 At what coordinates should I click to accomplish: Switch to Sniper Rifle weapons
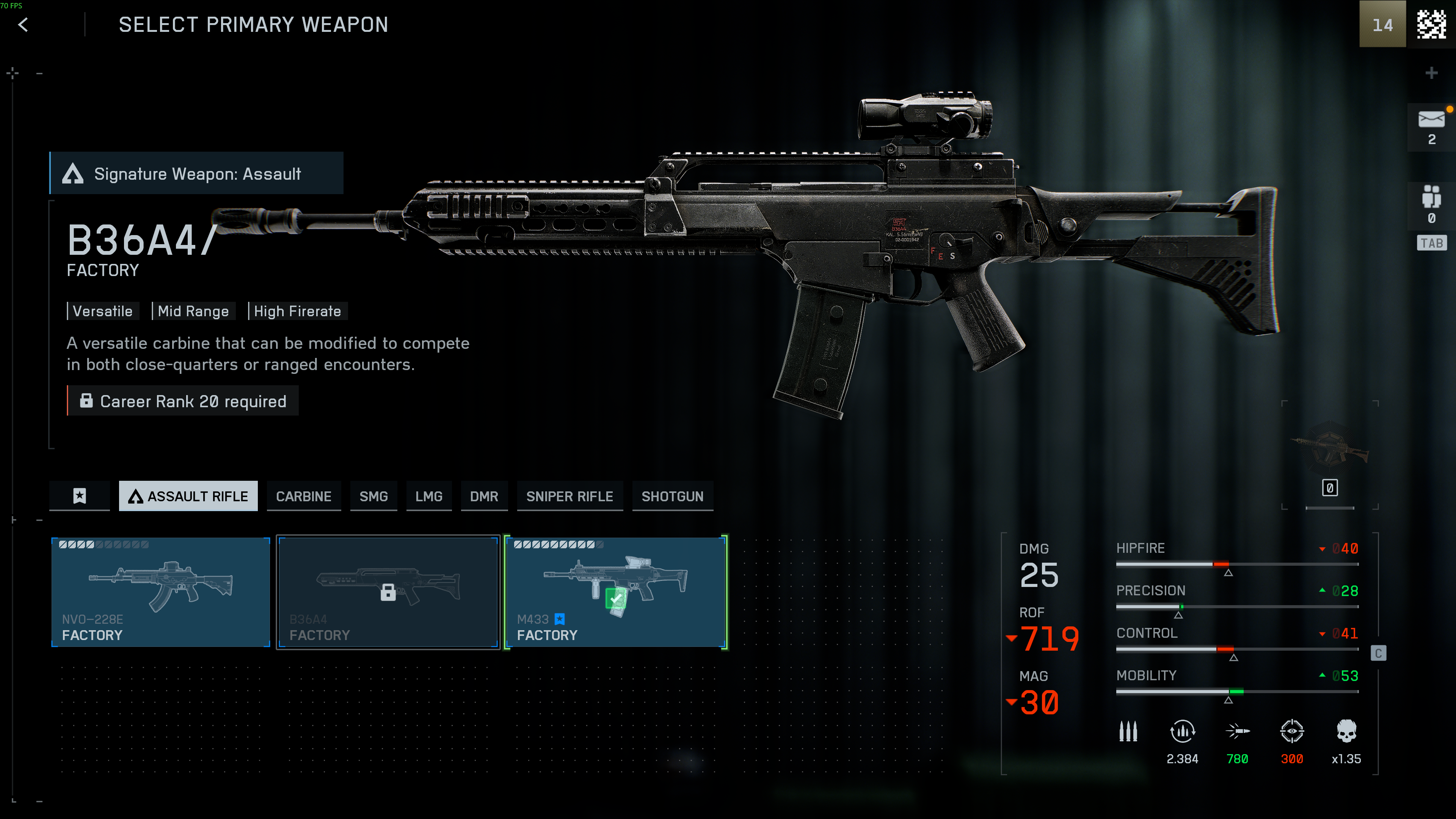[569, 496]
